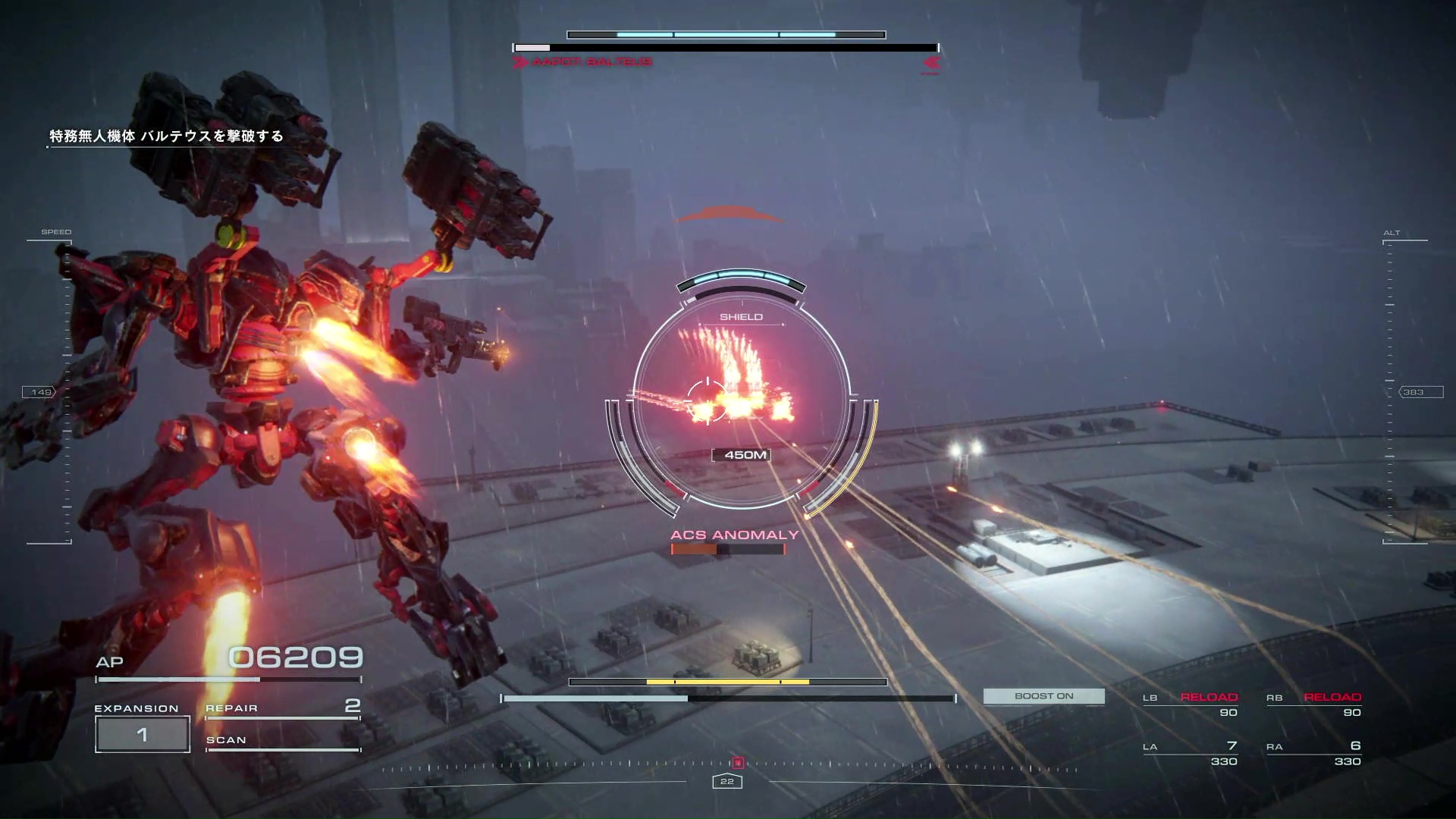Choose the RA weapon slot
The width and height of the screenshot is (1456, 819).
(x=1313, y=754)
